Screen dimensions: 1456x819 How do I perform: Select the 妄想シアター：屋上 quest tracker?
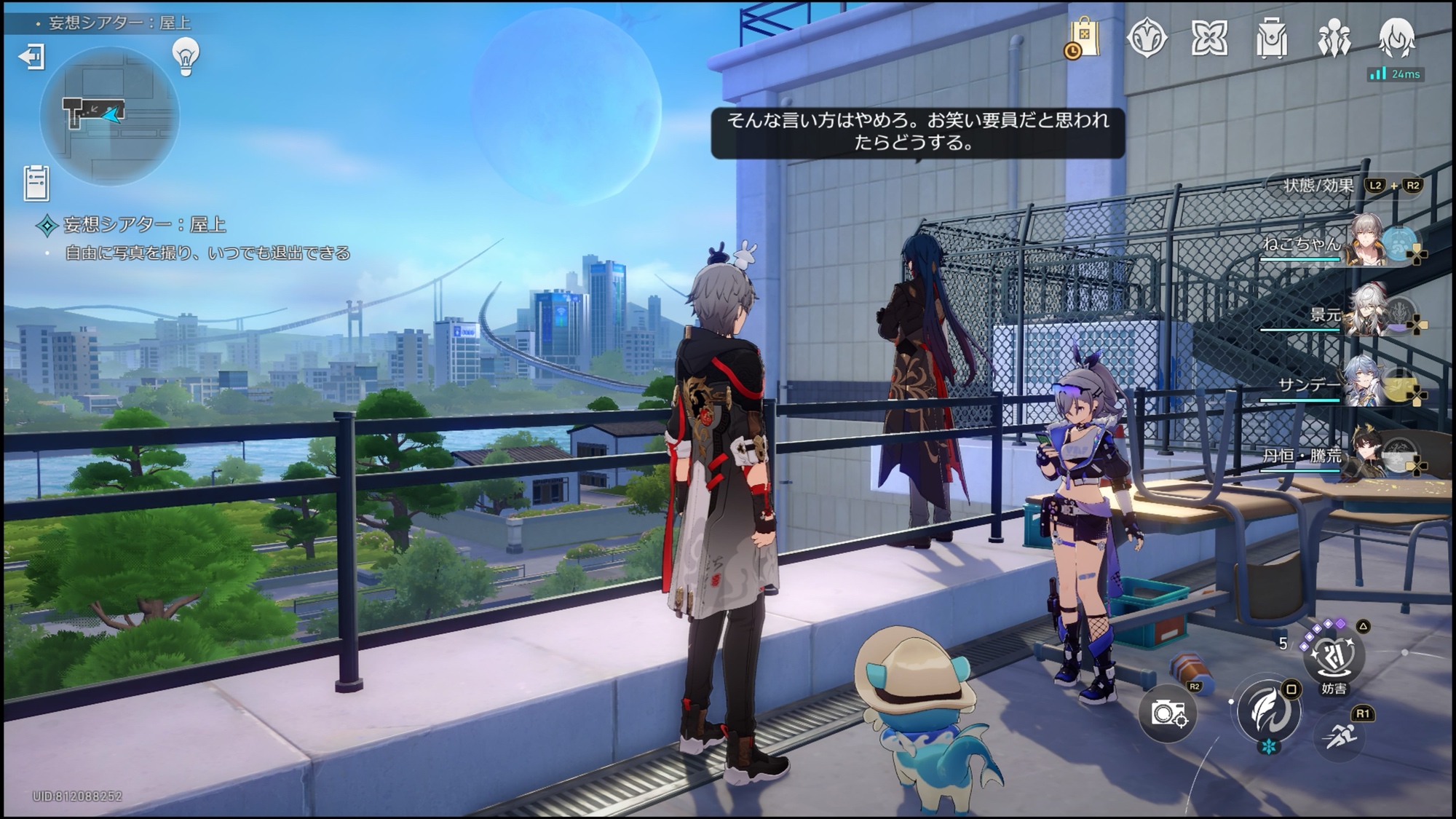pyautogui.click(x=144, y=225)
